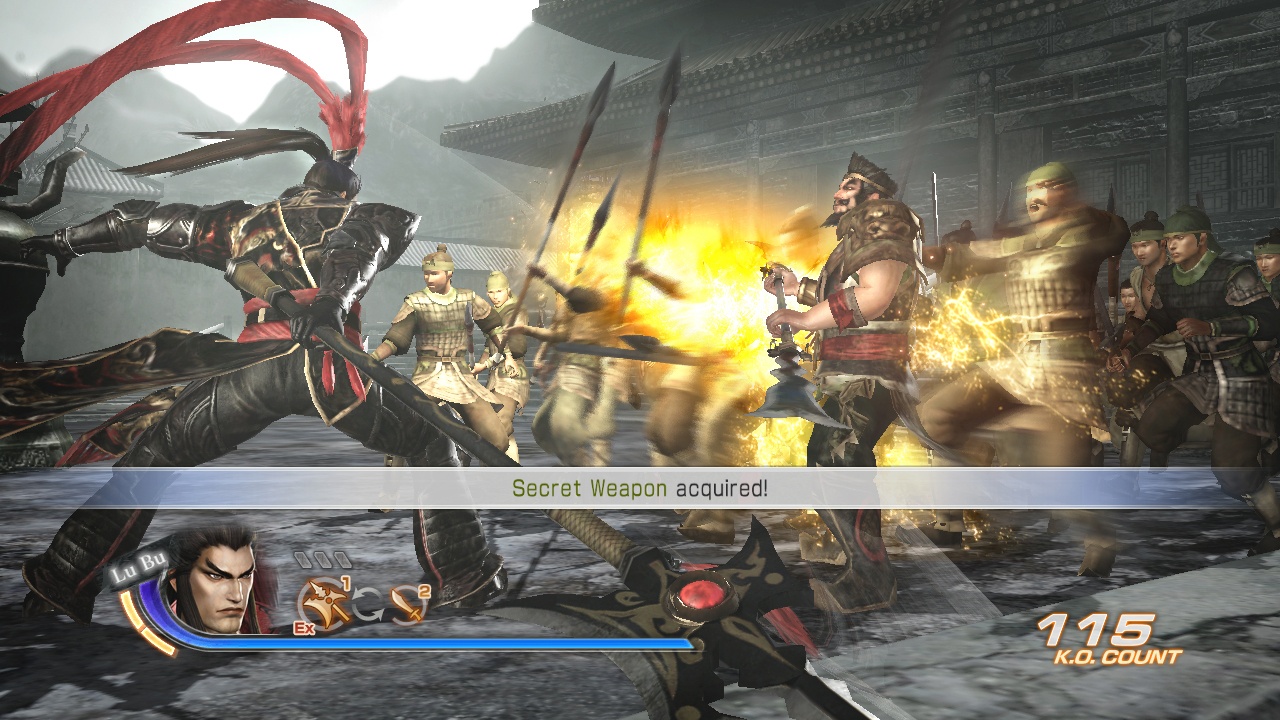The image size is (1280, 720).
Task: Click the third Musou gauge segment
Action: [x=342, y=558]
